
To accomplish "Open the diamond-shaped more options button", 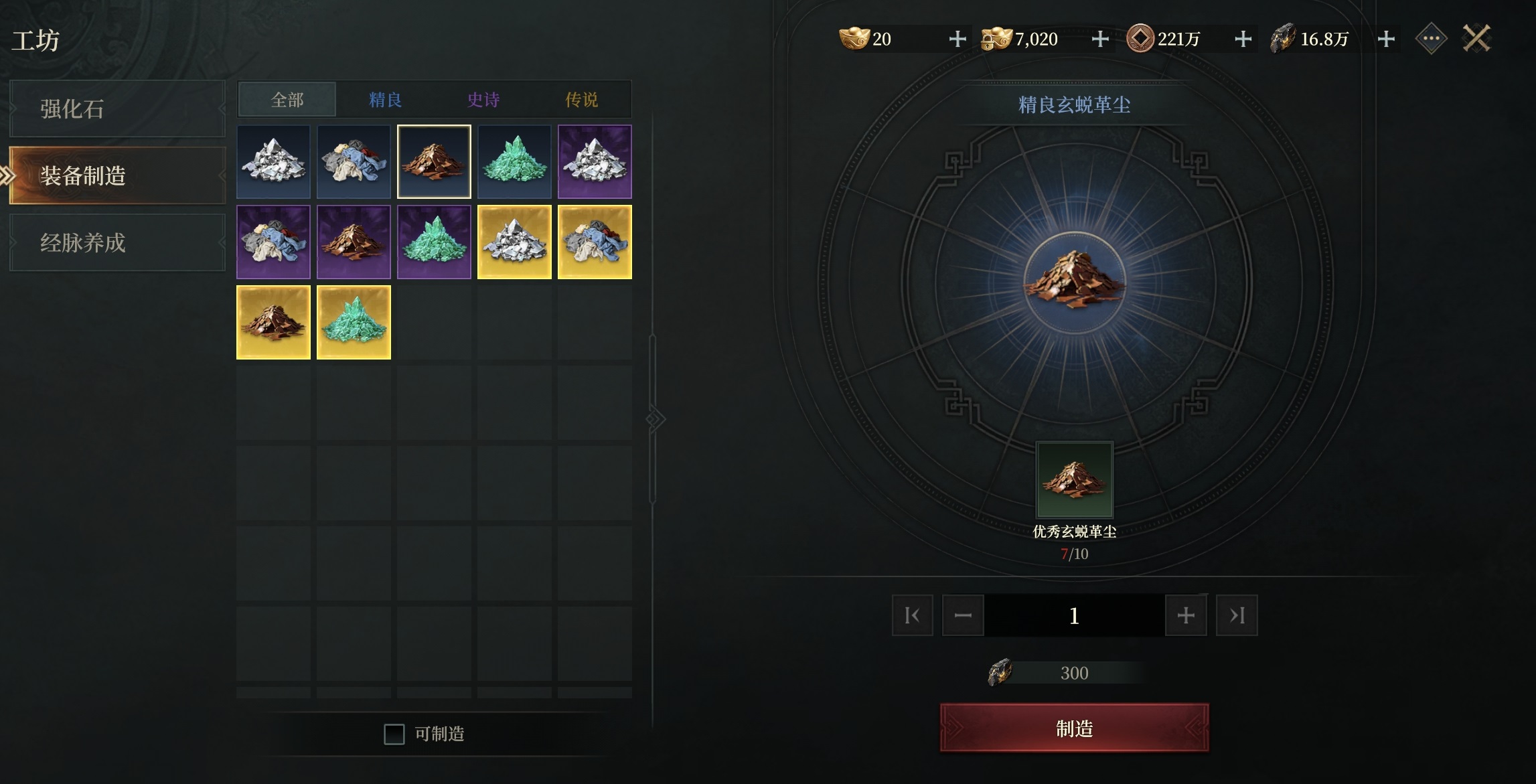I will coord(1431,39).
